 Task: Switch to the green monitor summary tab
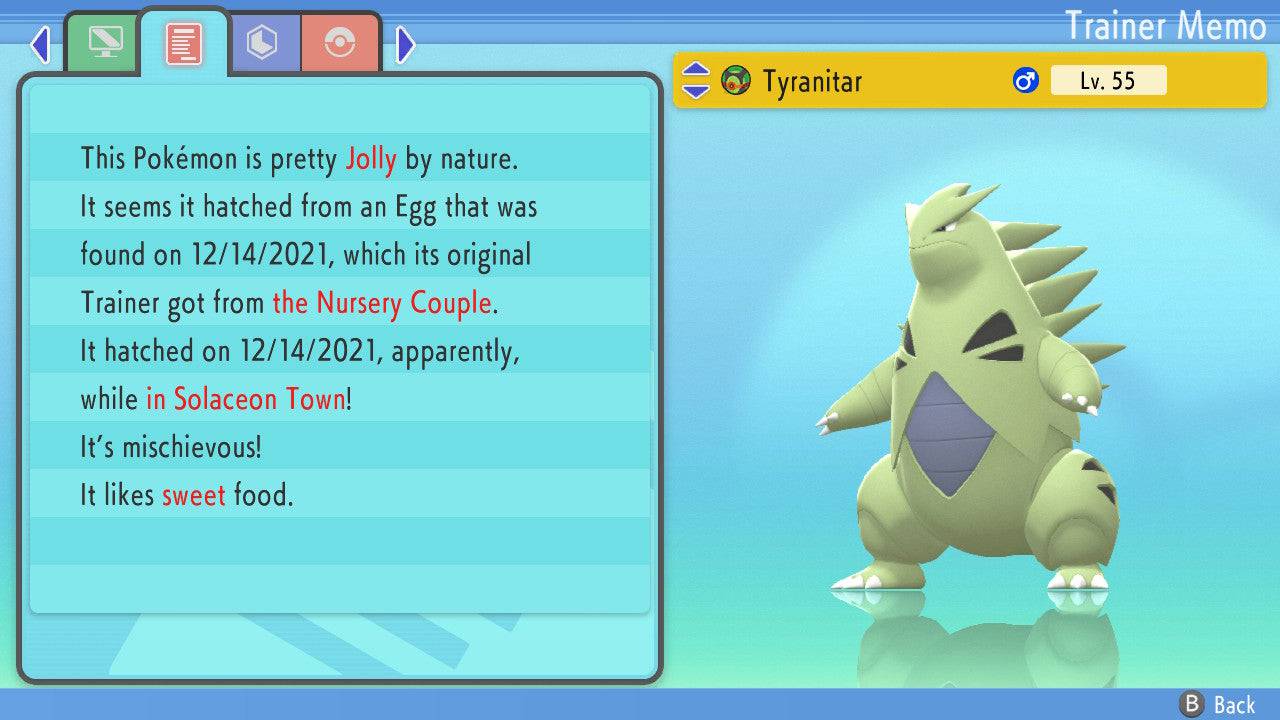[x=102, y=43]
